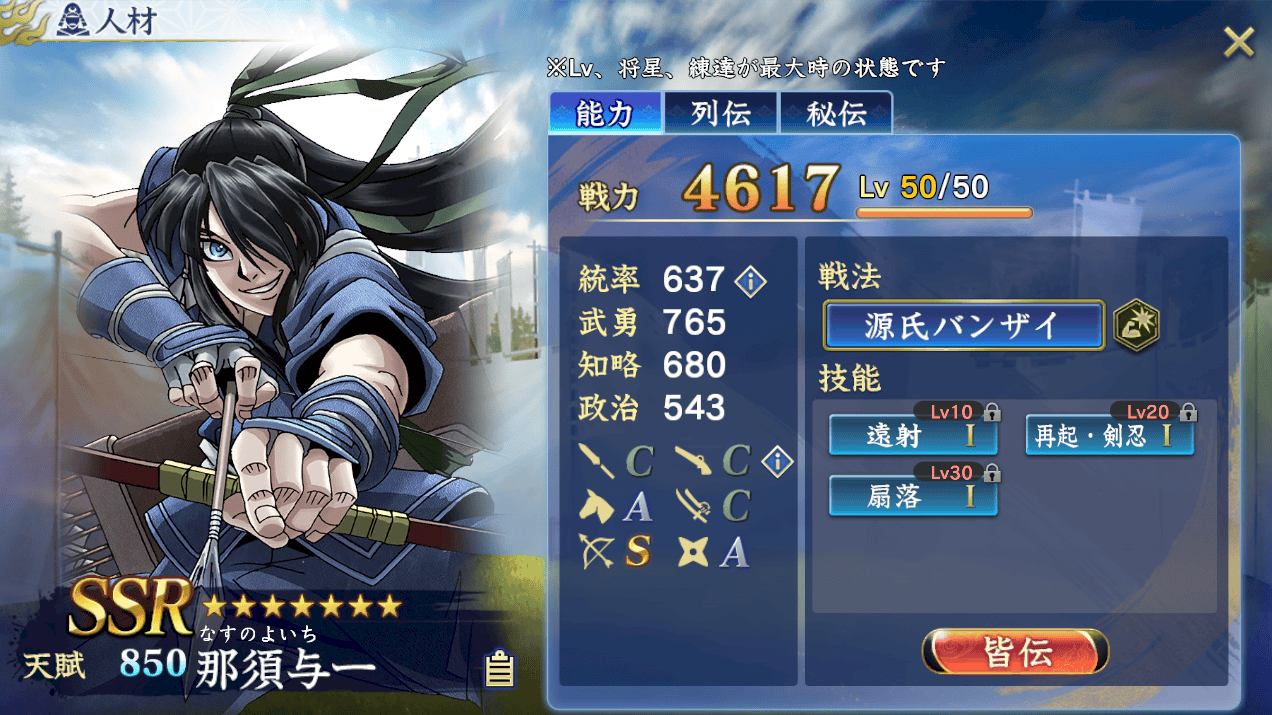
Task: Show info for the 統率 stat
Action: [750, 281]
